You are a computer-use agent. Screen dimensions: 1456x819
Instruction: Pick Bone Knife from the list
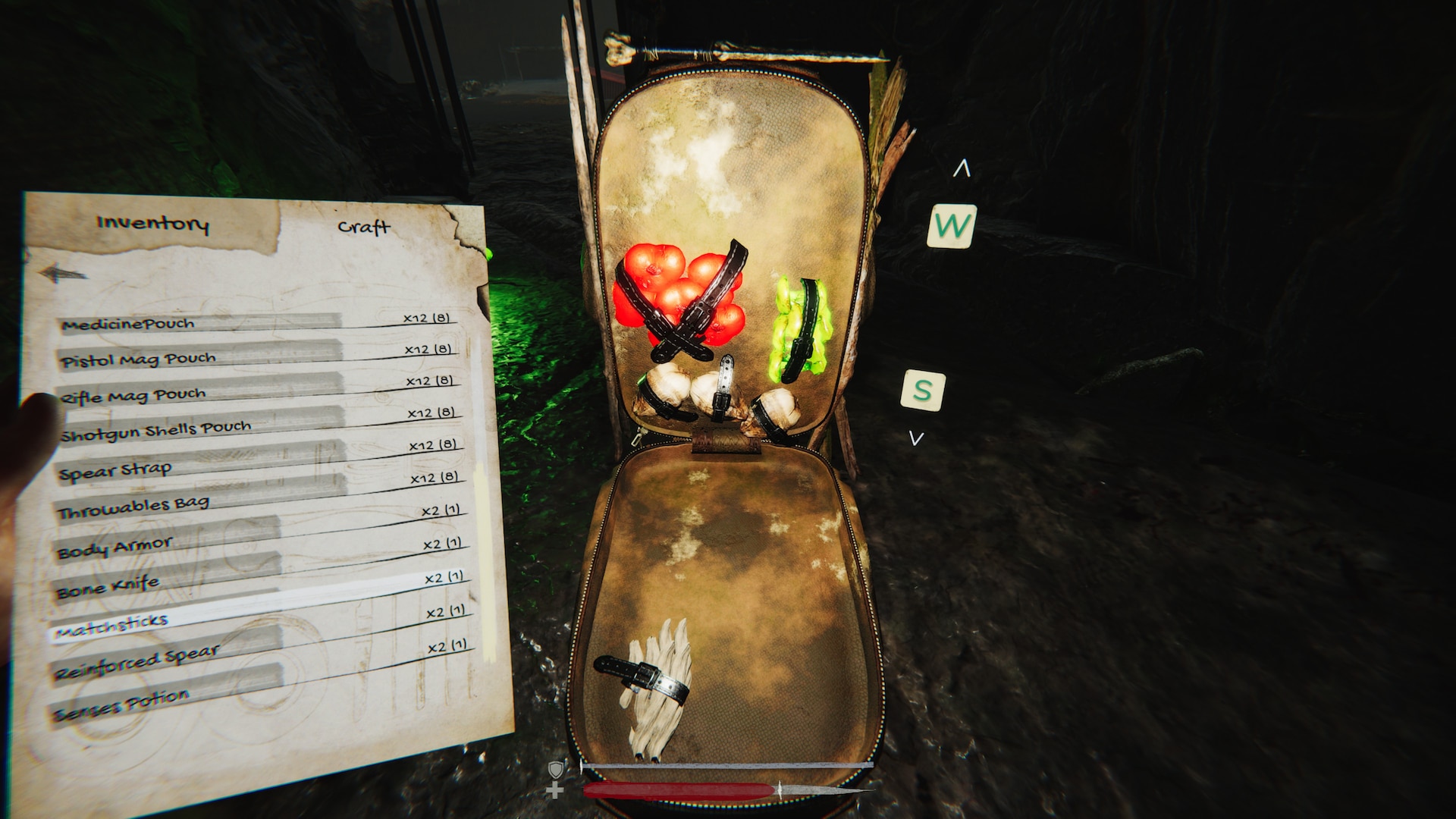[x=108, y=586]
